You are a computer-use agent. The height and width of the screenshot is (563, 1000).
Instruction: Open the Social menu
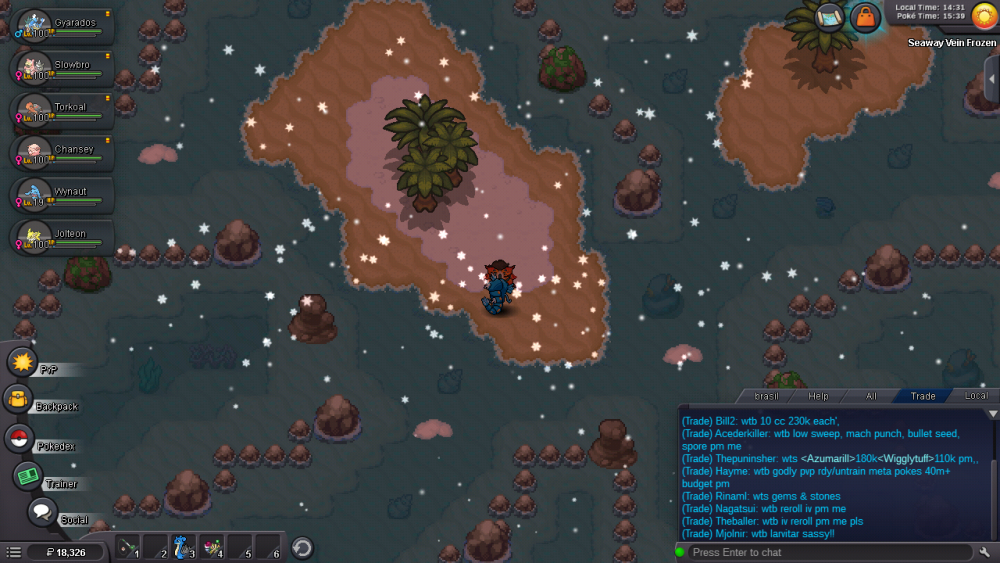[42, 512]
